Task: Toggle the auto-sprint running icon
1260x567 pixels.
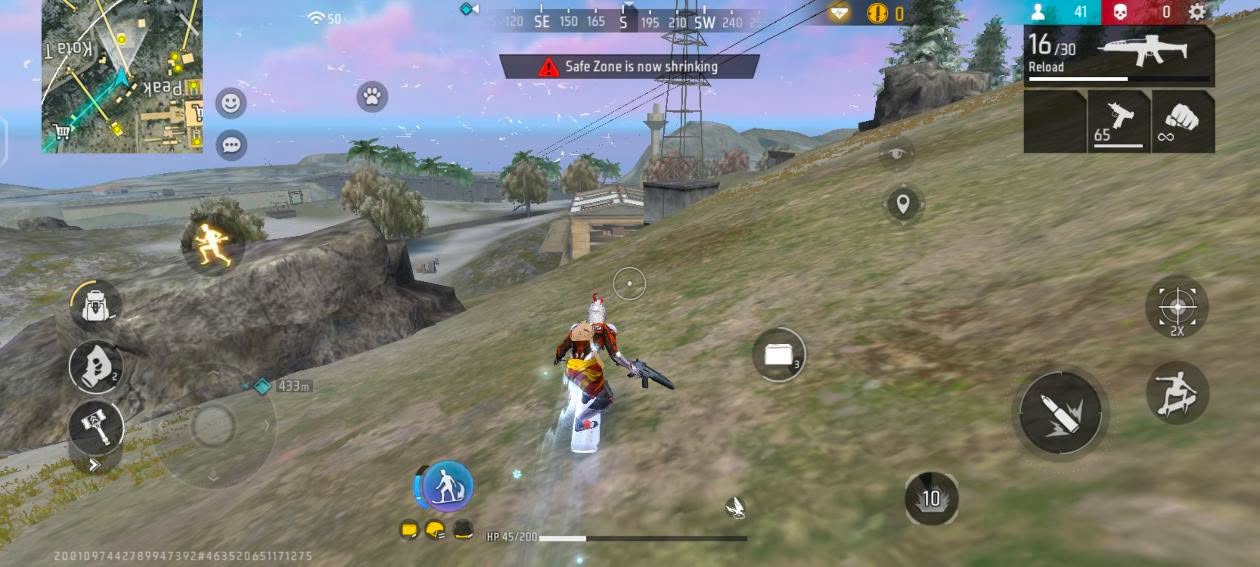Action: point(214,244)
